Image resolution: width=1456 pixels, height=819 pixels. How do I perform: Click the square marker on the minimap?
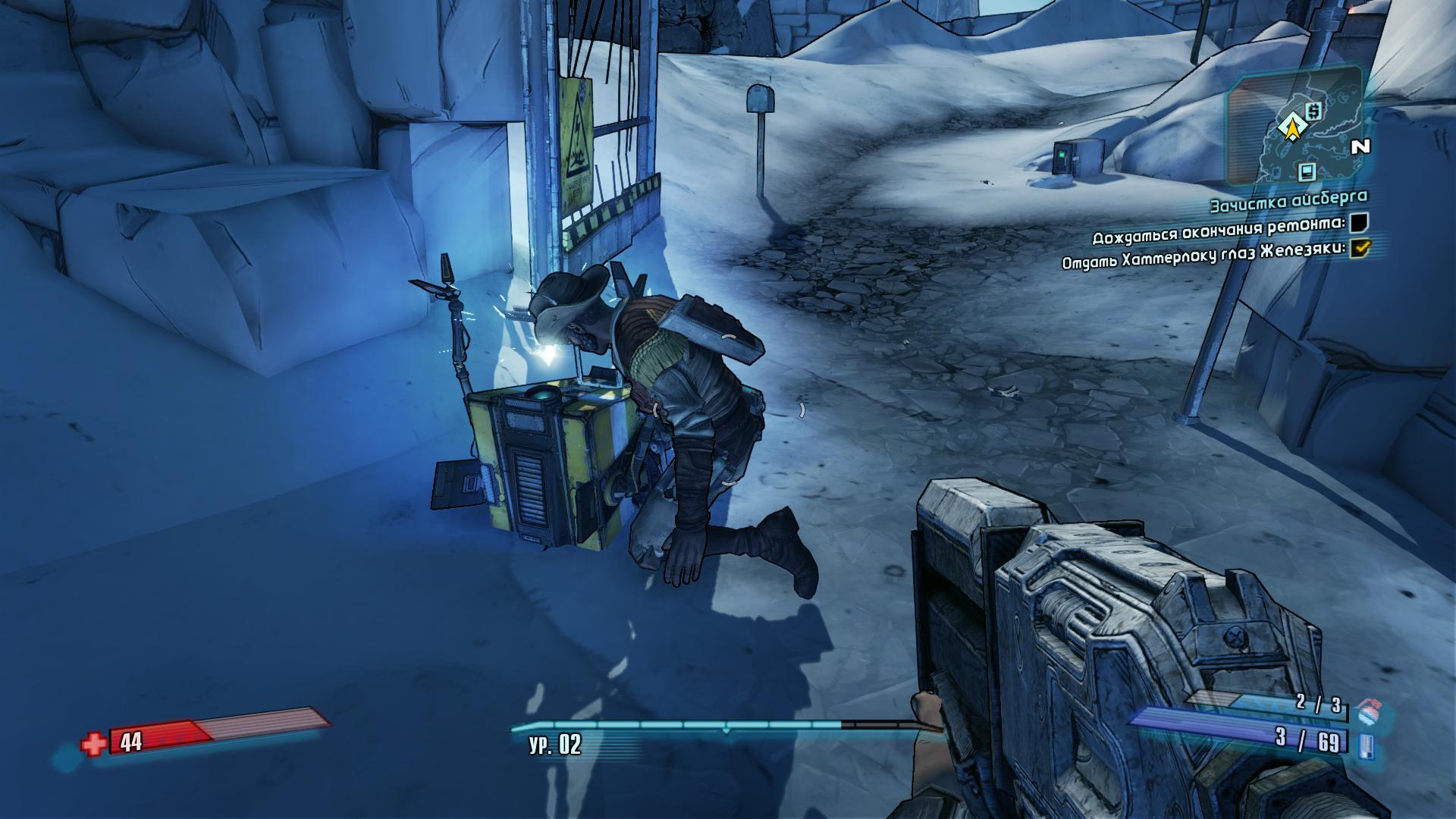(1307, 171)
